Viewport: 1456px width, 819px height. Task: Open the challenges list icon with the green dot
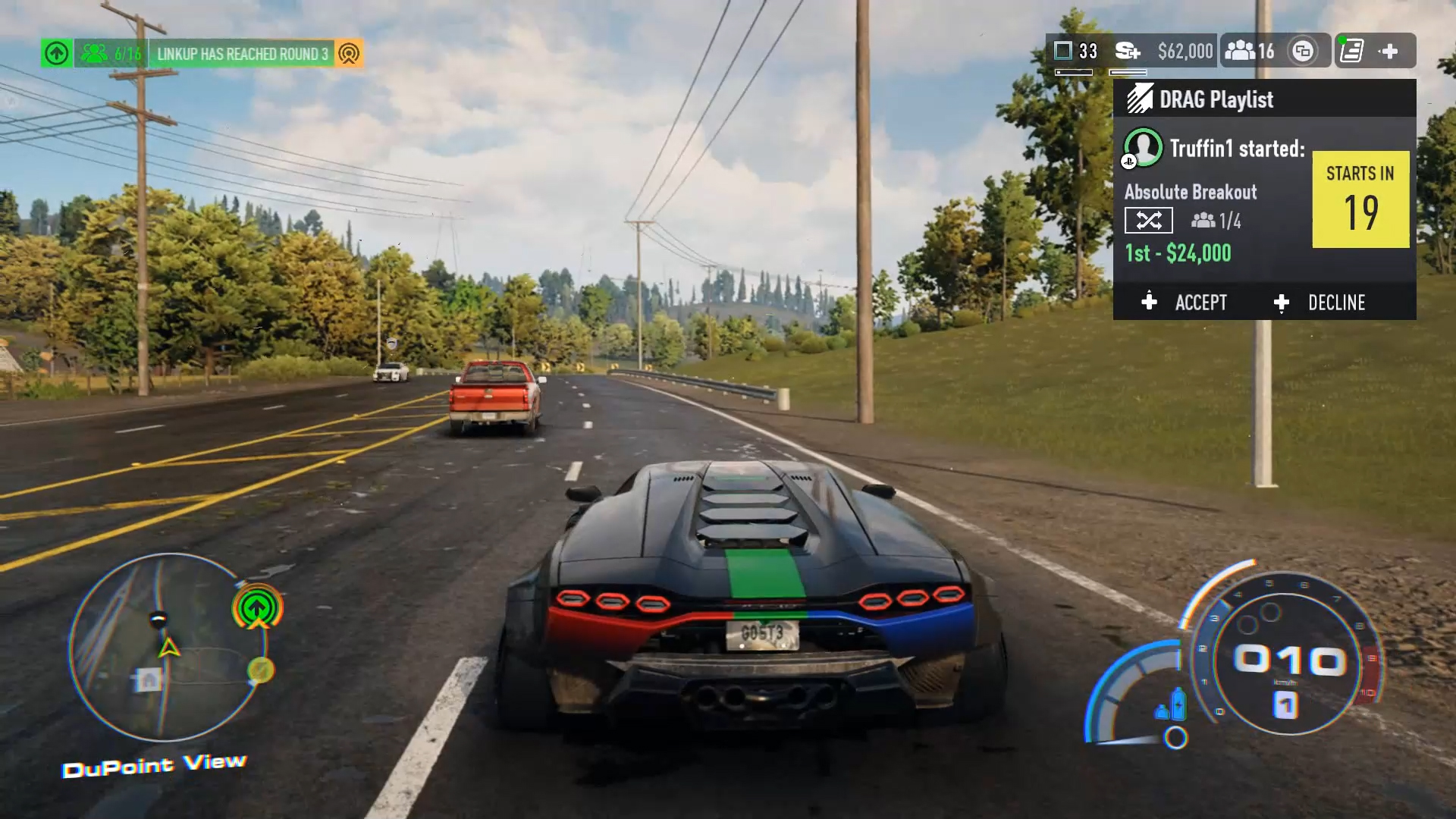click(1351, 51)
